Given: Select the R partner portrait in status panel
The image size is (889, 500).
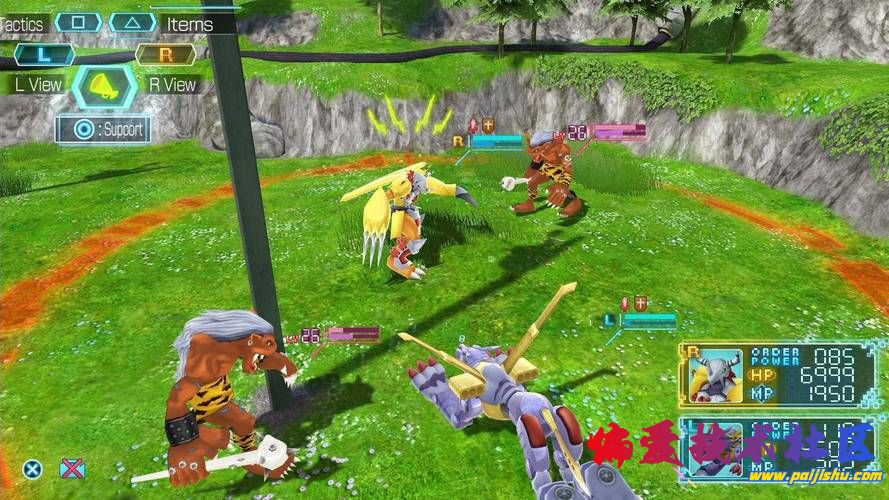Looking at the screenshot, I should tap(717, 376).
